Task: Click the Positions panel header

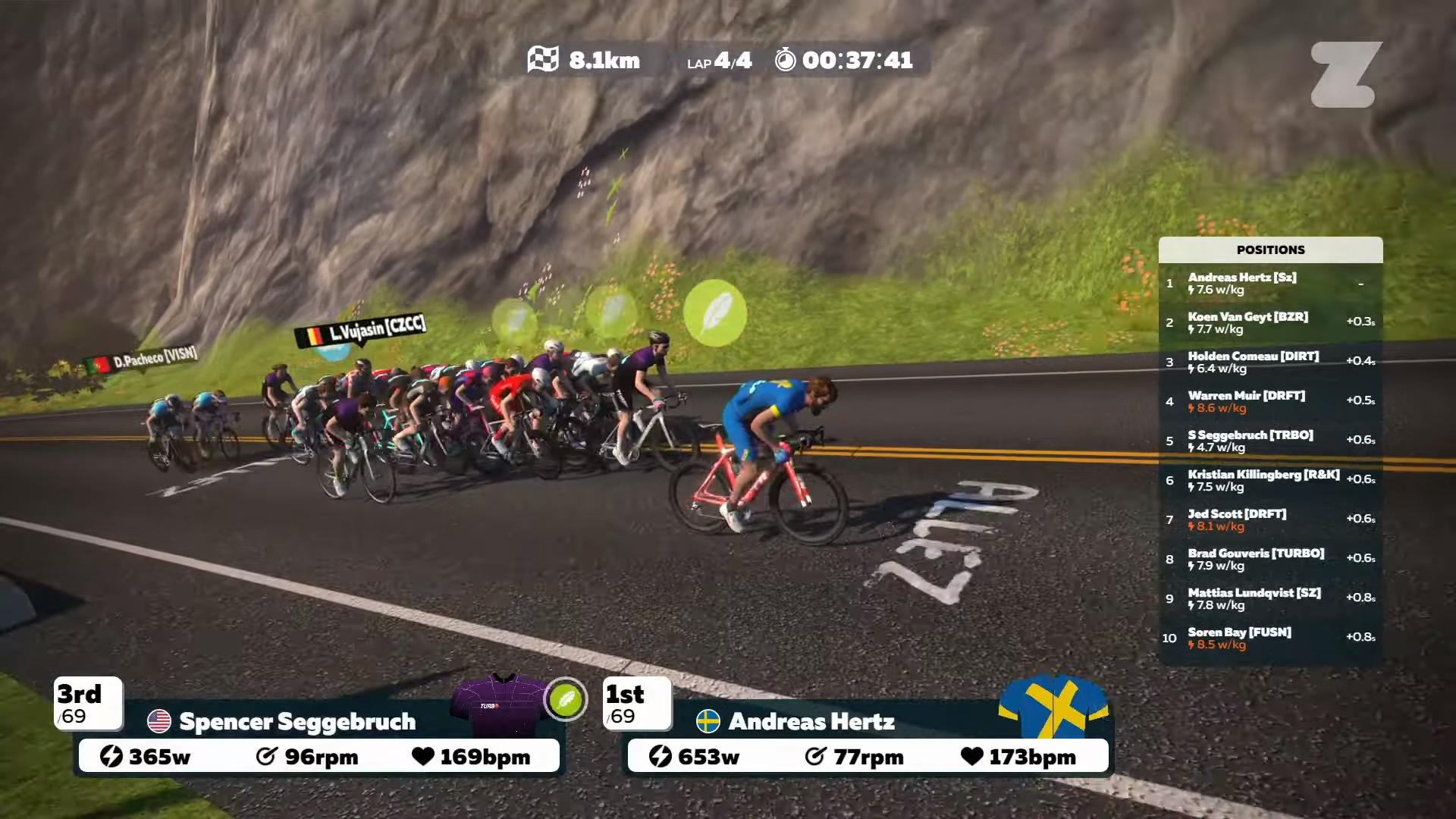Action: pos(1270,250)
